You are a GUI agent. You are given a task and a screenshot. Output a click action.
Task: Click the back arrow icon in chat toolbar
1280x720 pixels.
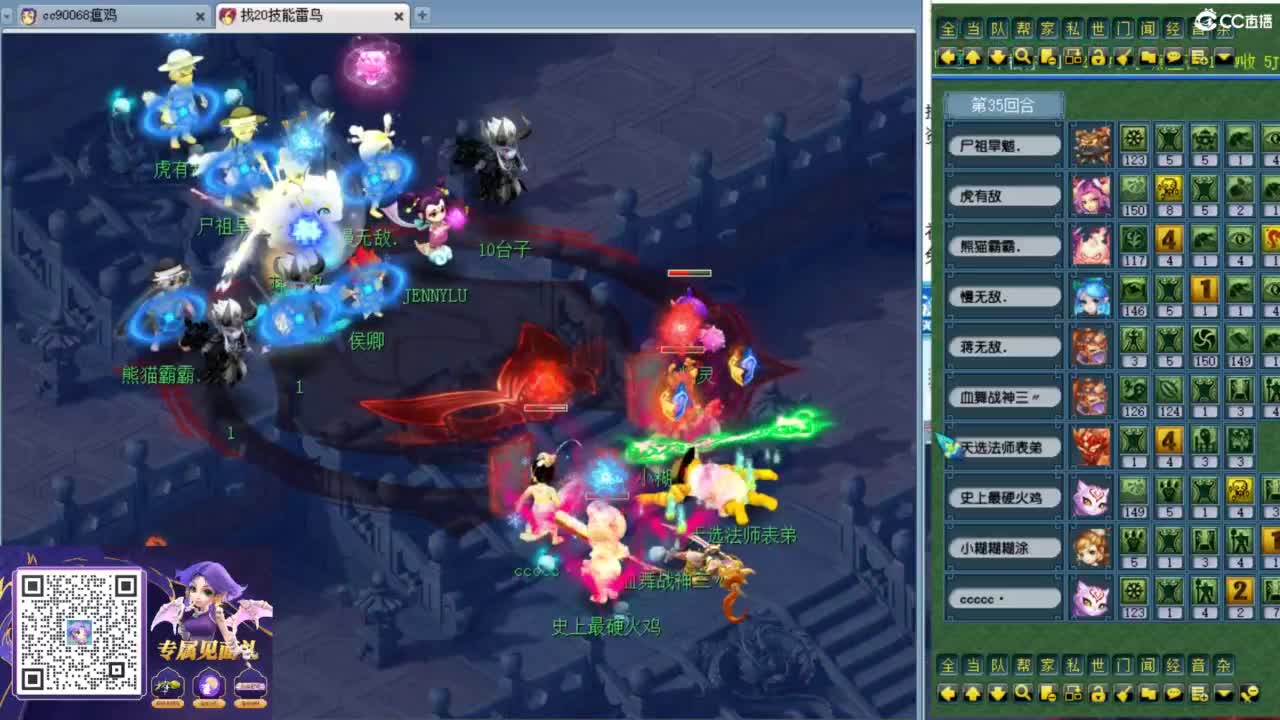click(948, 58)
